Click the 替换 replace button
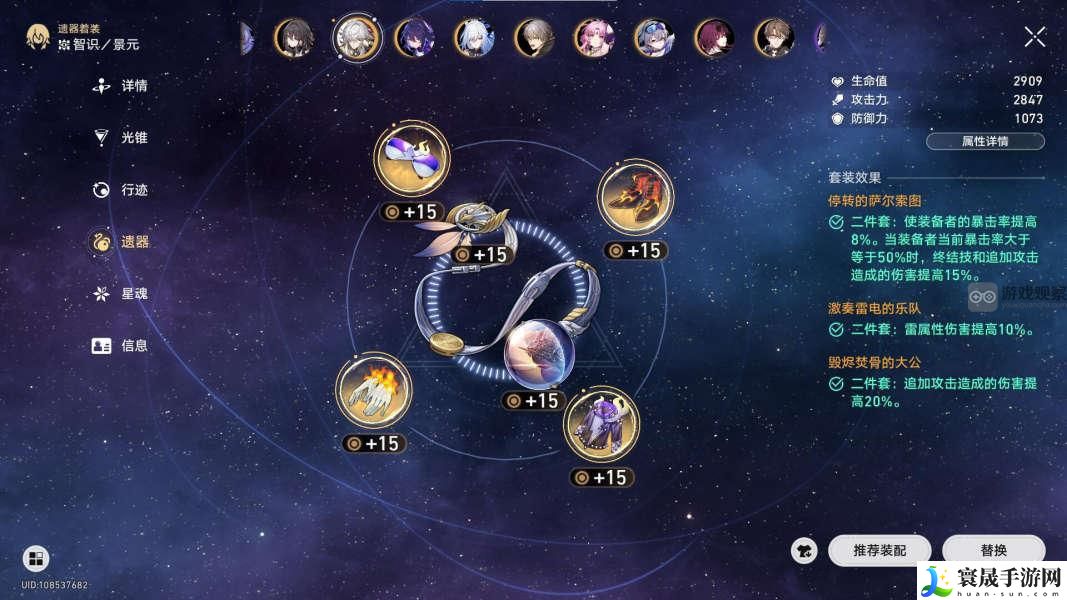This screenshot has width=1067, height=600. (x=993, y=551)
